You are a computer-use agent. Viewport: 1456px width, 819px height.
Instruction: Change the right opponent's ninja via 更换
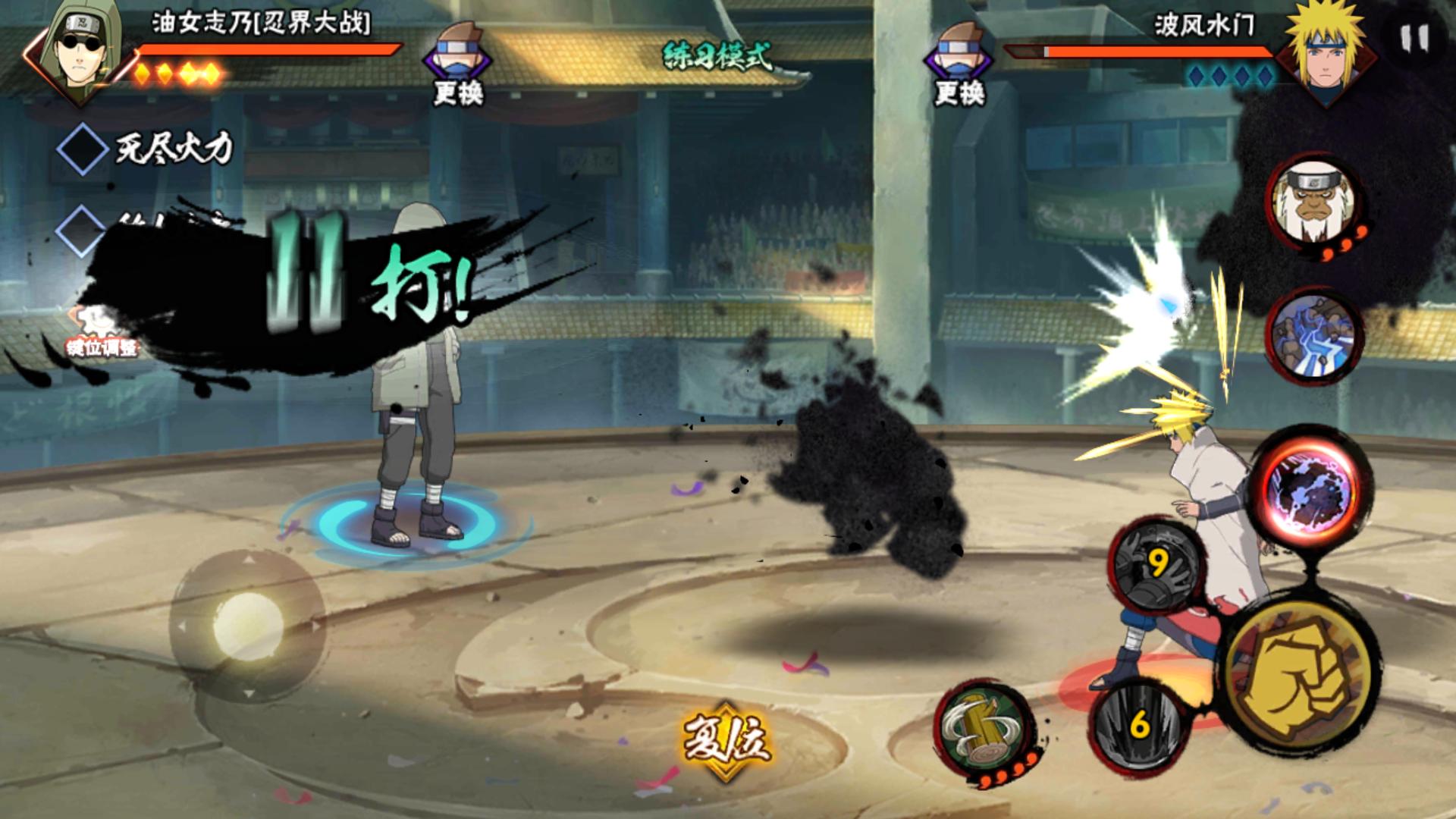959,64
